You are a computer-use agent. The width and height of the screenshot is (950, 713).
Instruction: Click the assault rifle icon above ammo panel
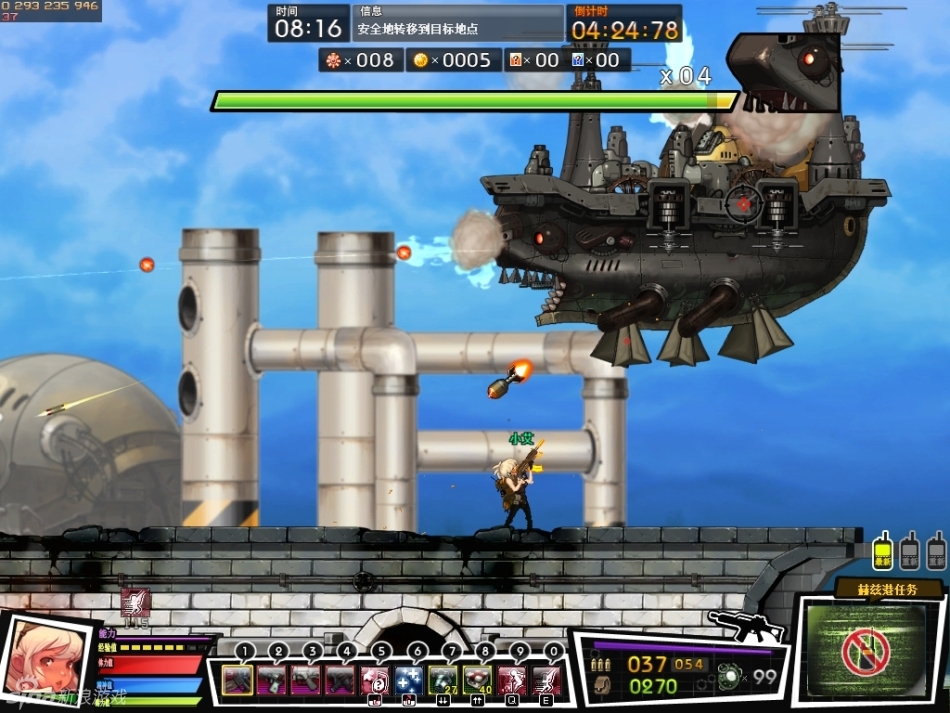[746, 625]
